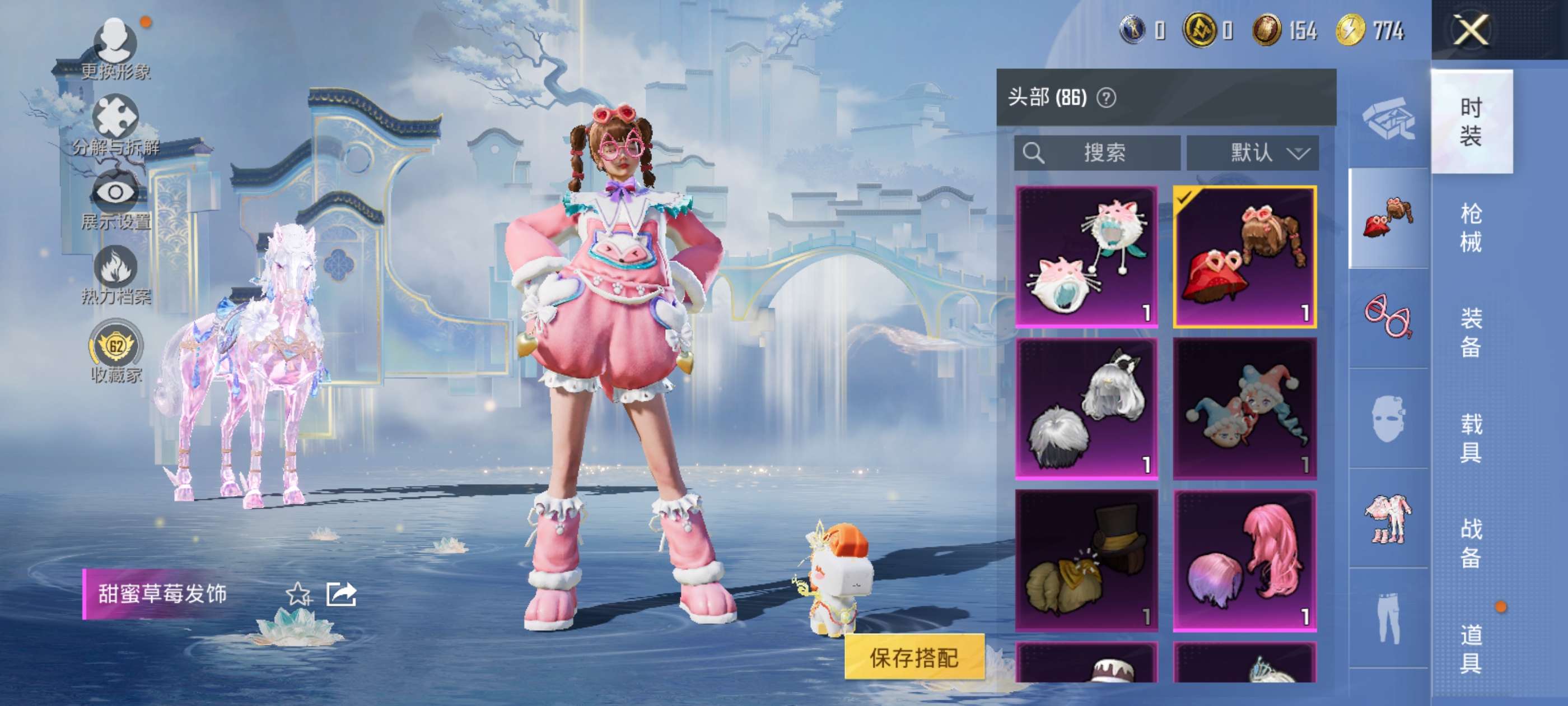The image size is (1568, 706).
Task: Open the face mask category
Action: click(1388, 418)
